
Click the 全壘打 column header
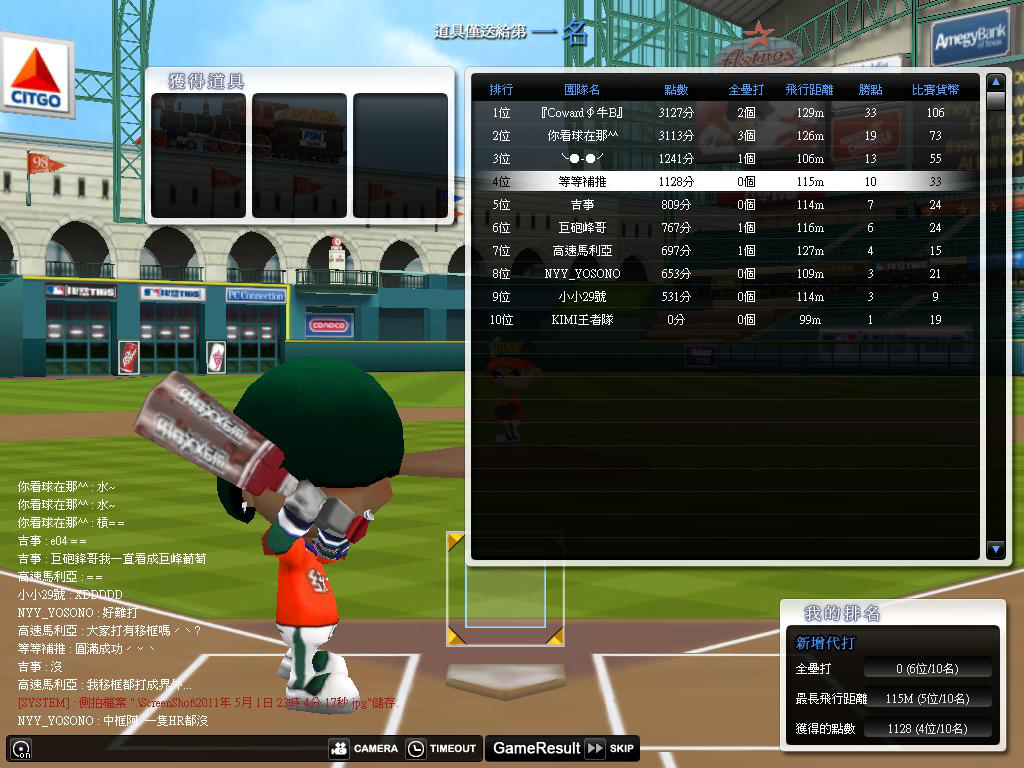click(x=746, y=90)
